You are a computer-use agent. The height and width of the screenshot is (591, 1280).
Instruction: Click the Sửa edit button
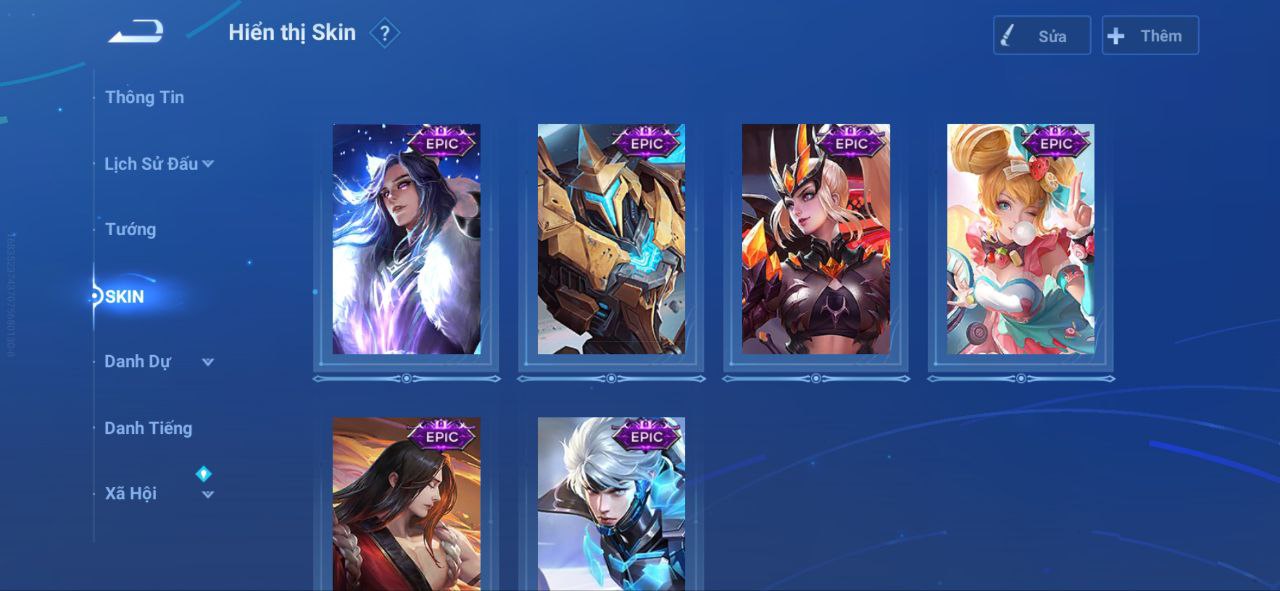click(1041, 36)
